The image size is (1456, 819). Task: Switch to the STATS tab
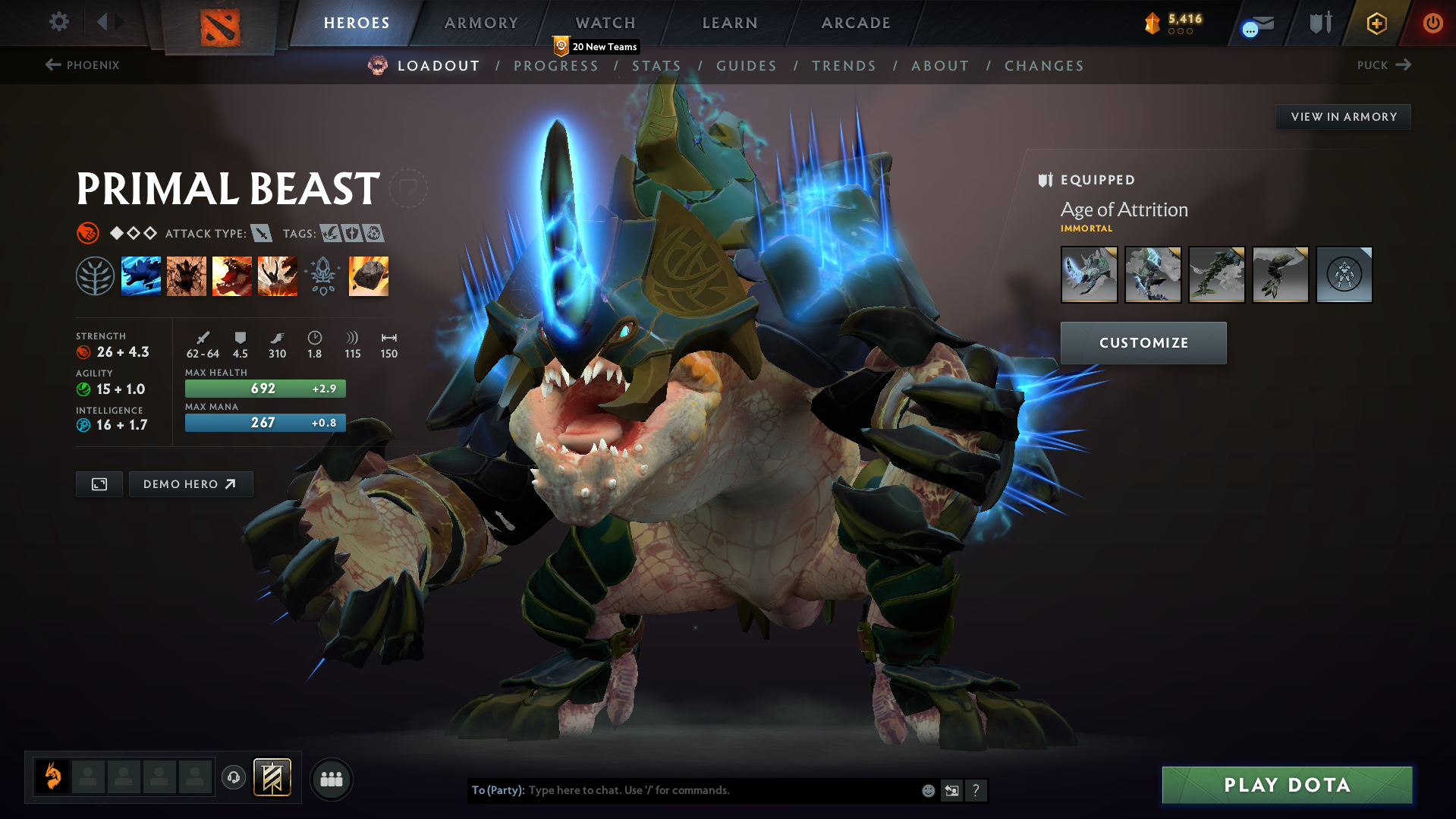(x=656, y=66)
